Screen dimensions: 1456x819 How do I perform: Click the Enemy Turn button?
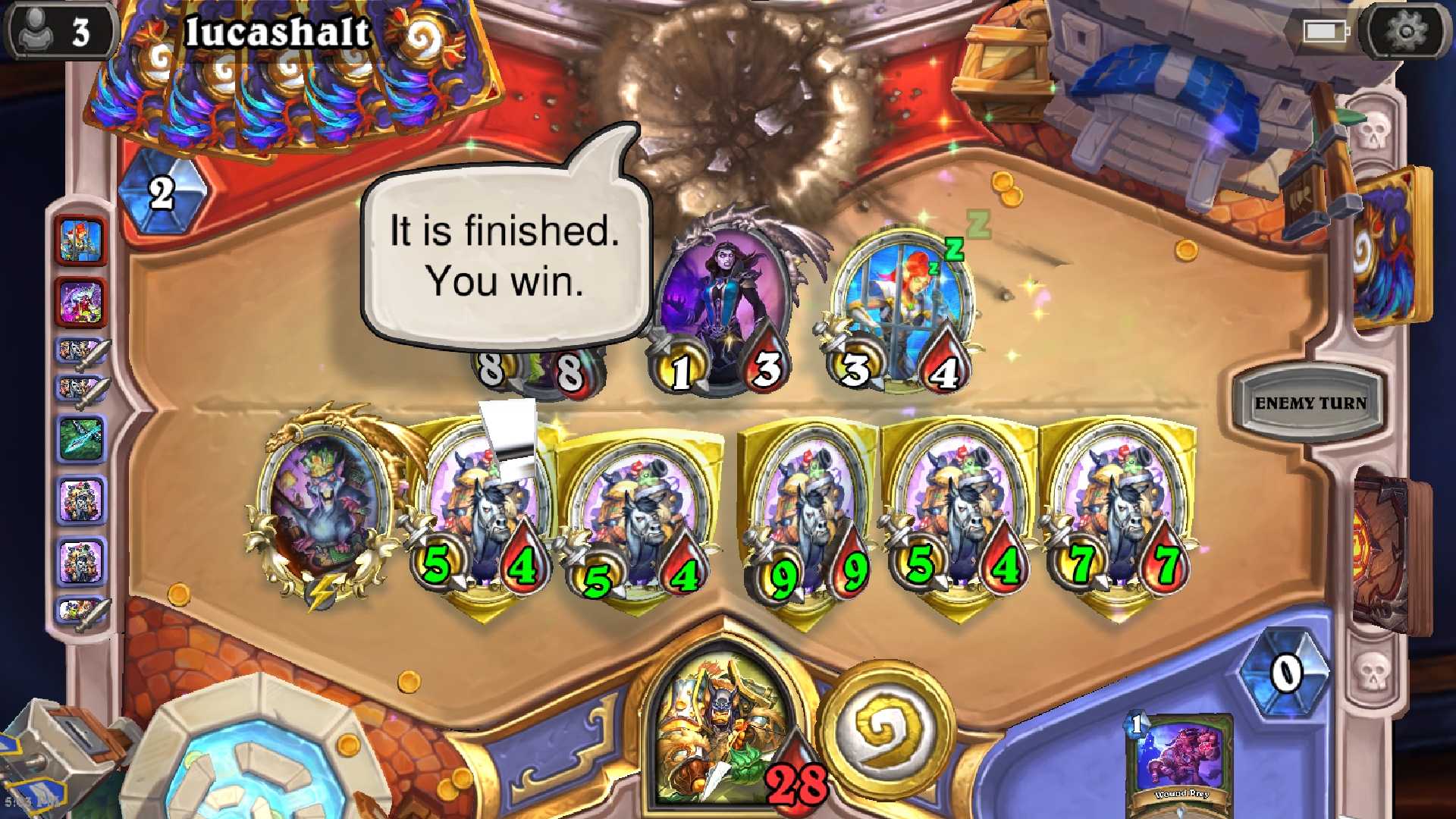pos(1310,403)
